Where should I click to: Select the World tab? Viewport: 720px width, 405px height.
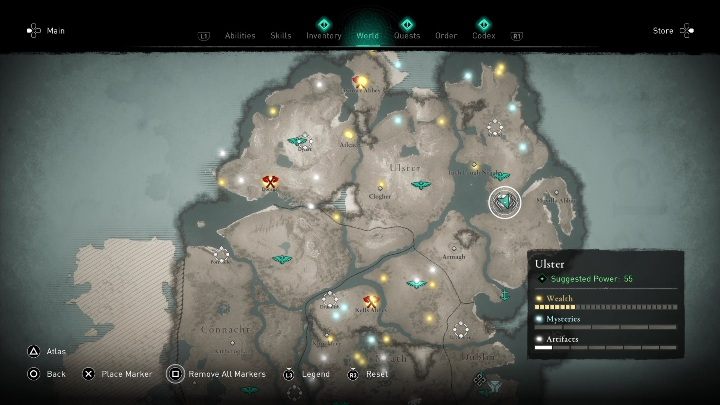(x=367, y=35)
